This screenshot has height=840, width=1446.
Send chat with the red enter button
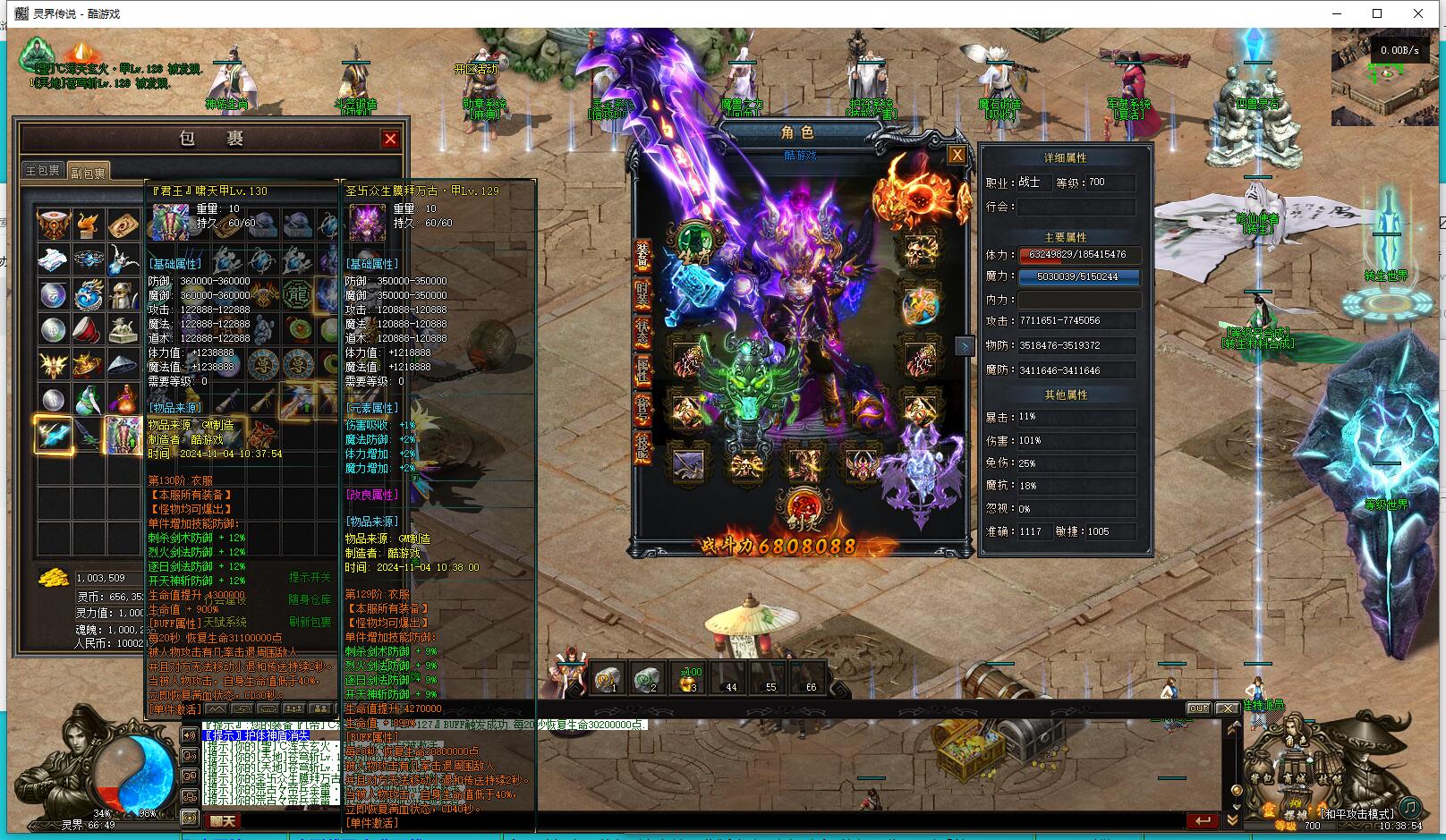point(1204,820)
